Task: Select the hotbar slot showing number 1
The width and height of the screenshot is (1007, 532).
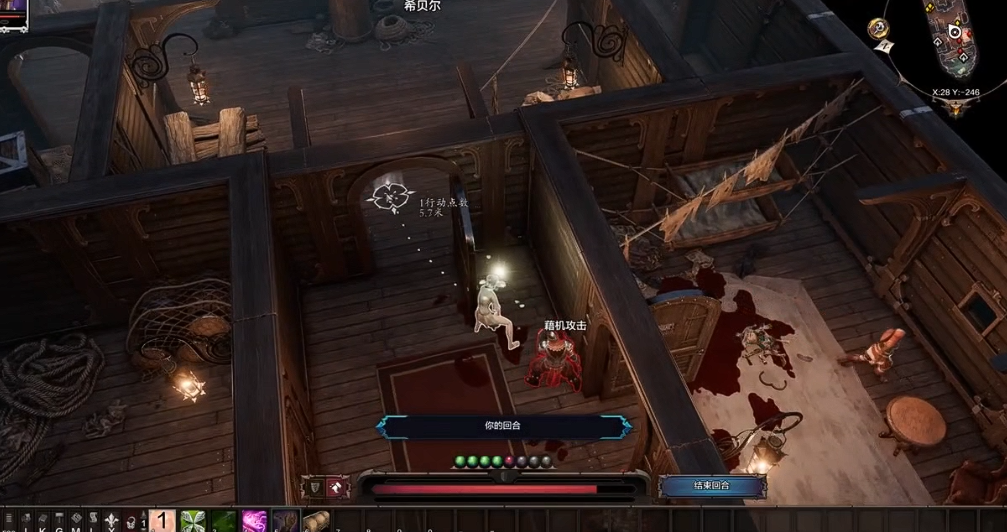Action: (162, 521)
